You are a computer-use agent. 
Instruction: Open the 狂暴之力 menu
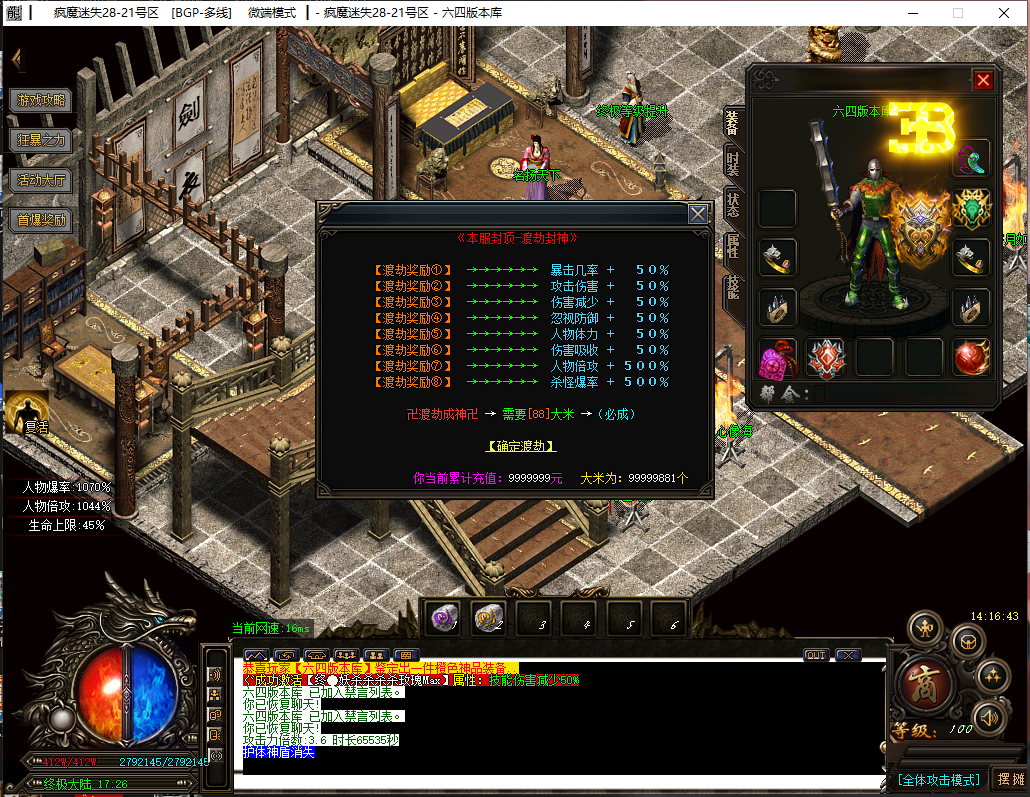tap(42, 140)
